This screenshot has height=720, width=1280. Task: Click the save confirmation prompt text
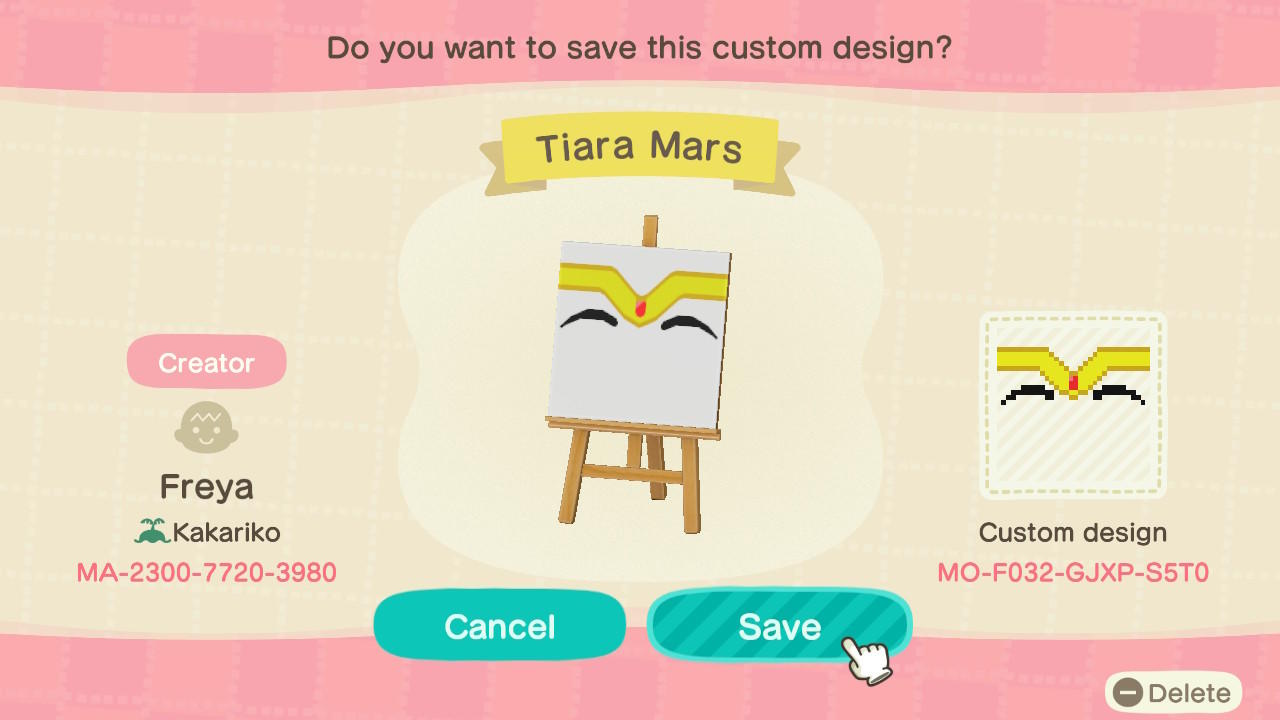point(640,47)
